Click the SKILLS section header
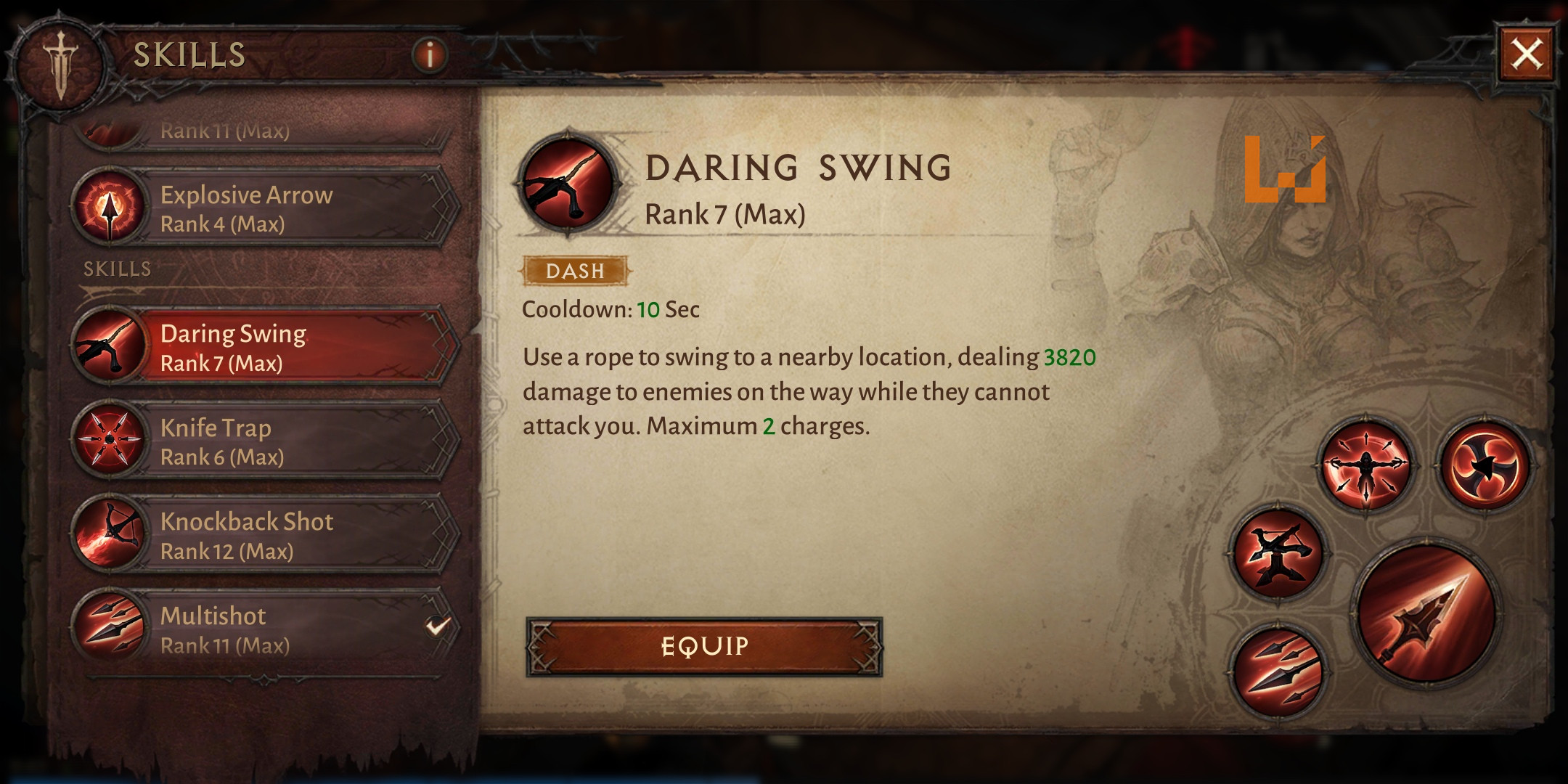1568x784 pixels. point(116,269)
